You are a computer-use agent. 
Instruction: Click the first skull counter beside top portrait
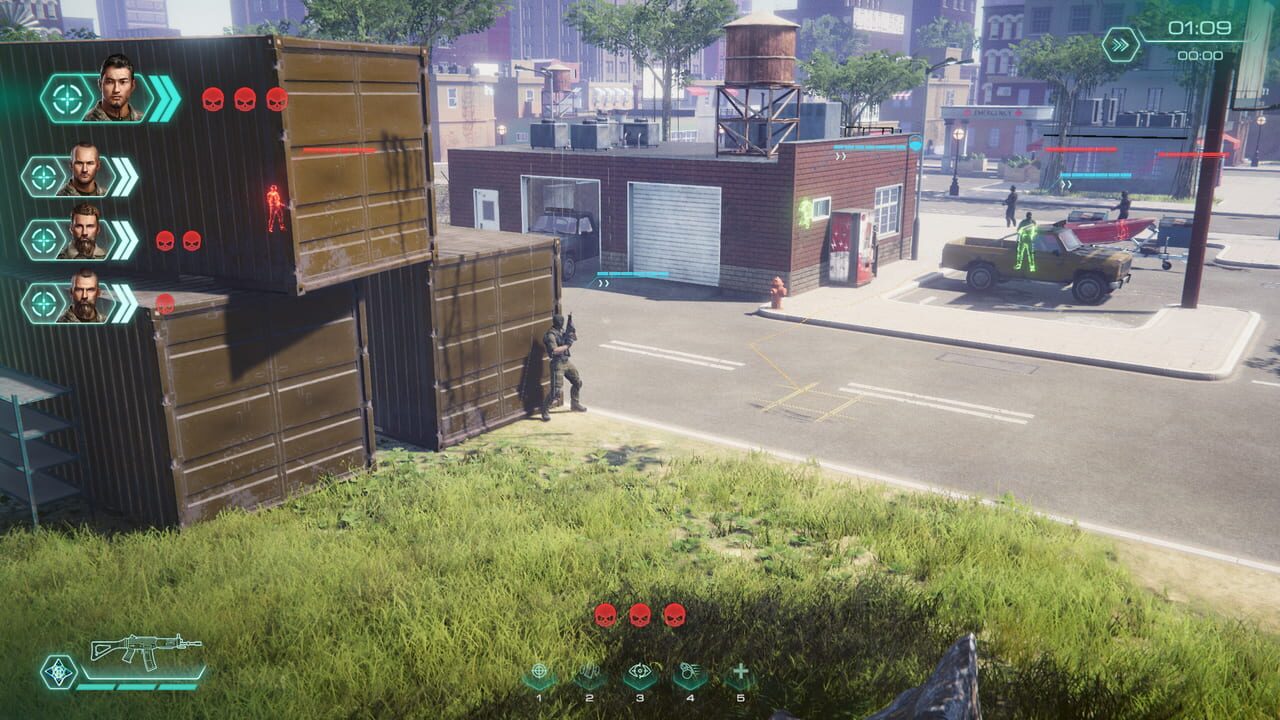214,98
